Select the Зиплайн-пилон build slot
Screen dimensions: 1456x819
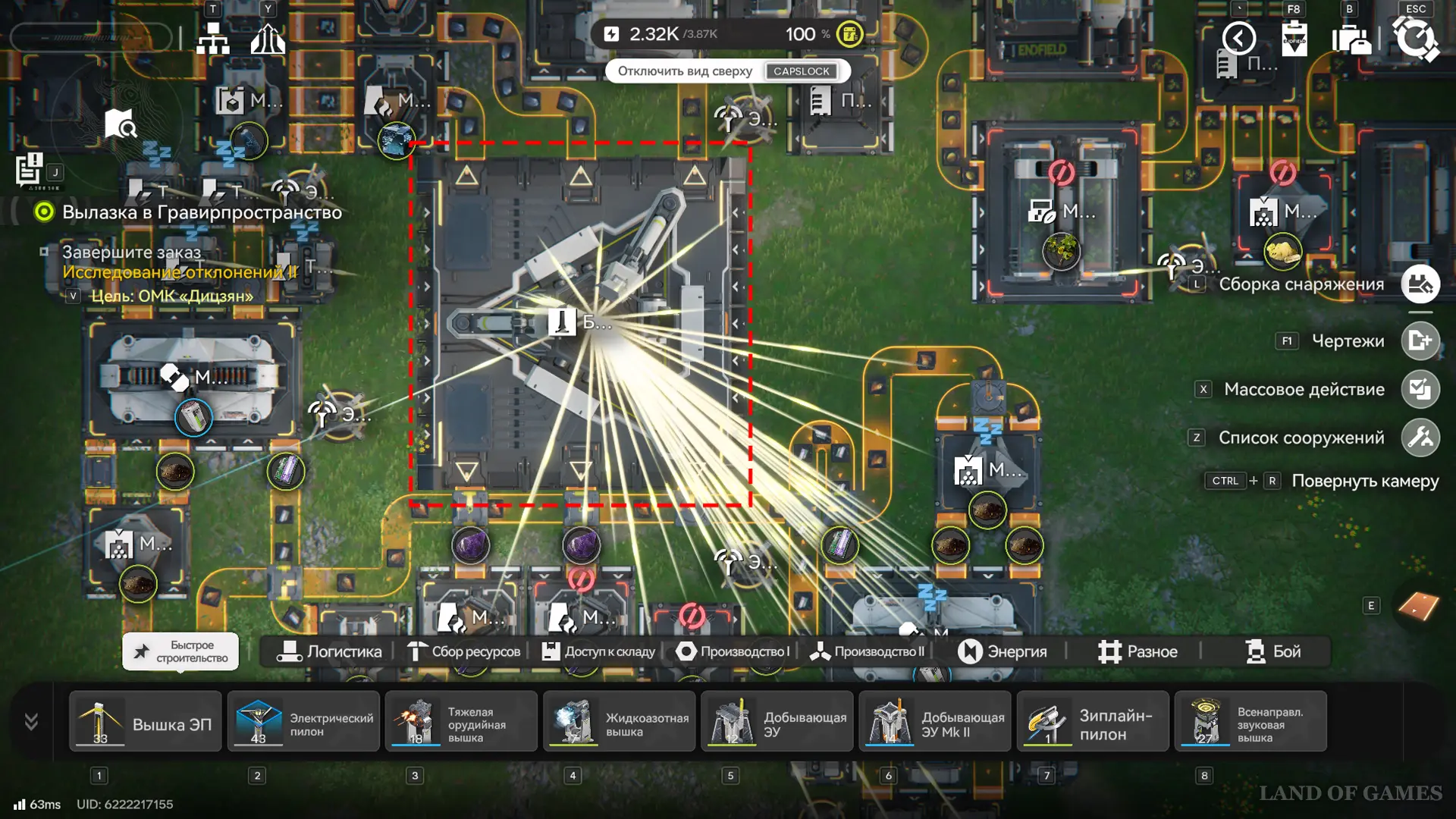pos(1093,722)
